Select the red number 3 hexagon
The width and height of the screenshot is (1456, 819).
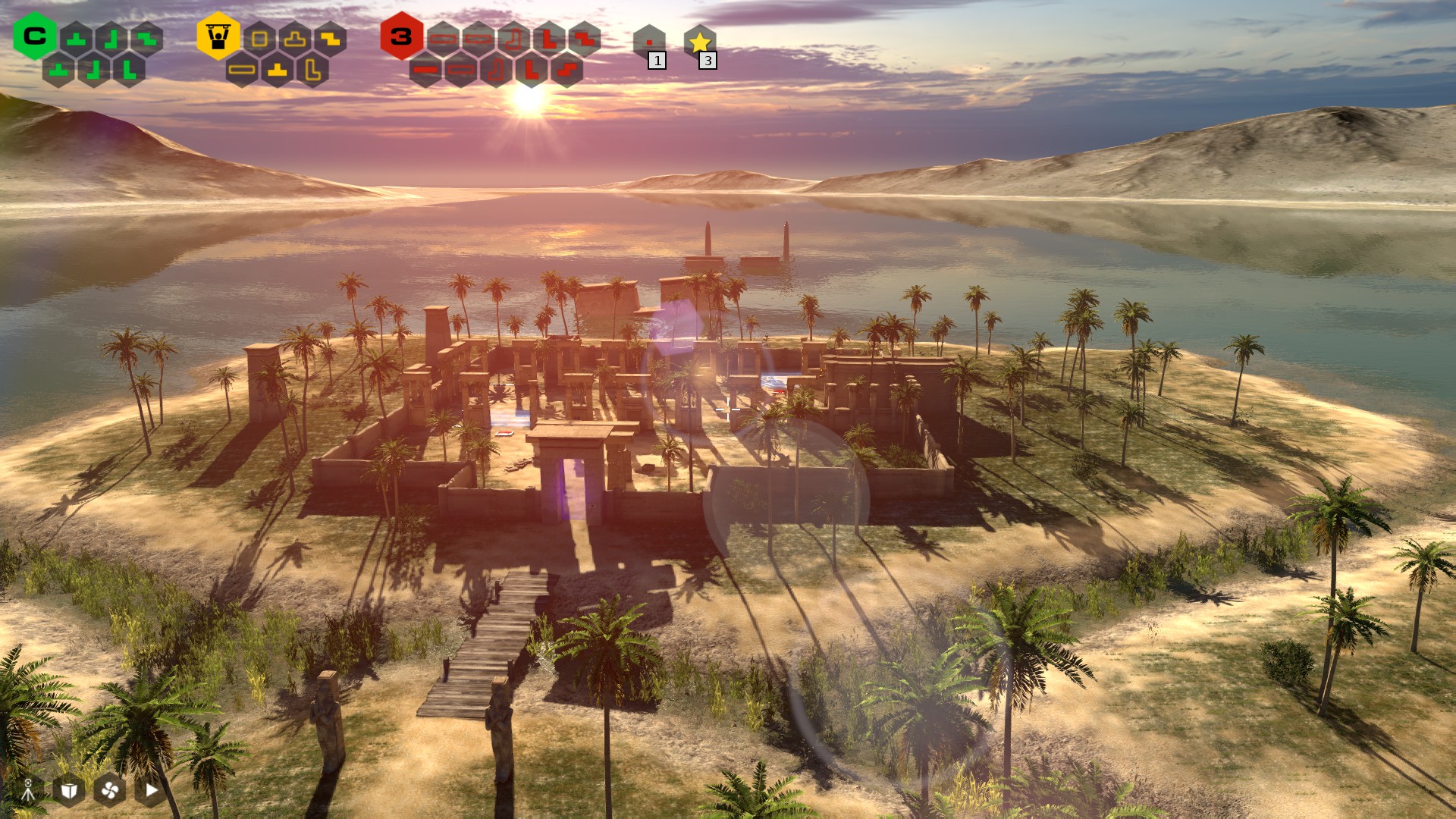pyautogui.click(x=401, y=36)
